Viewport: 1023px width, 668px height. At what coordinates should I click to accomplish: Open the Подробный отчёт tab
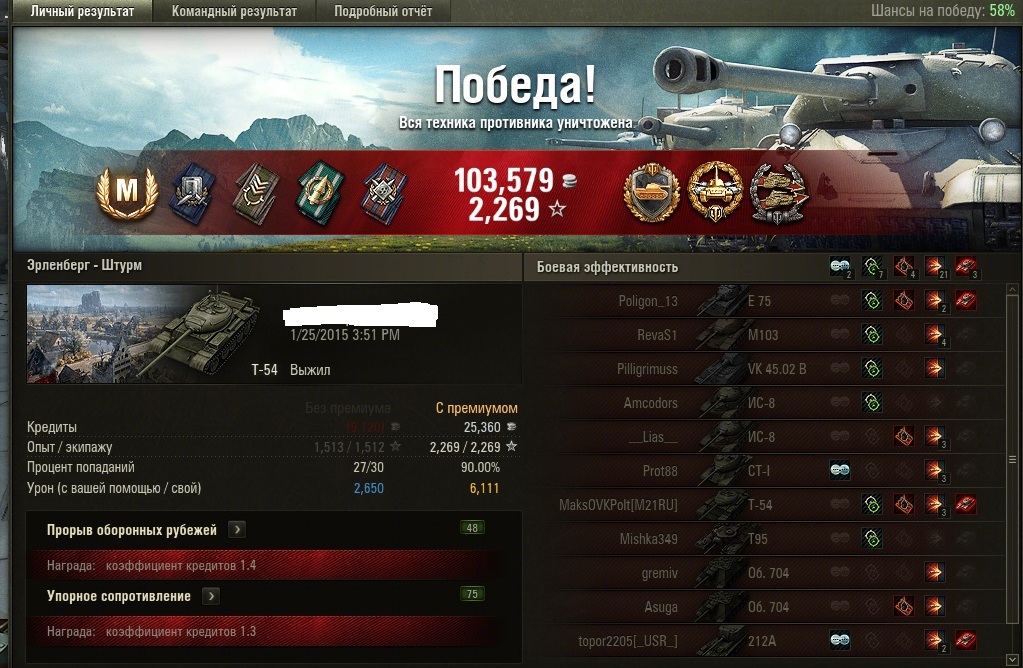(383, 12)
